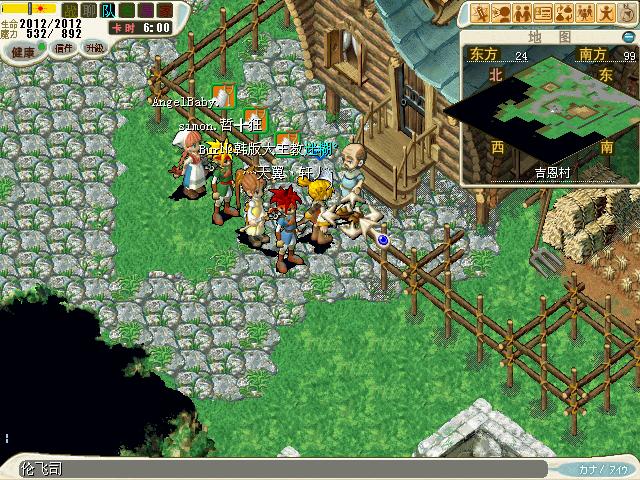Select the sword duel action icon

click(479, 13)
